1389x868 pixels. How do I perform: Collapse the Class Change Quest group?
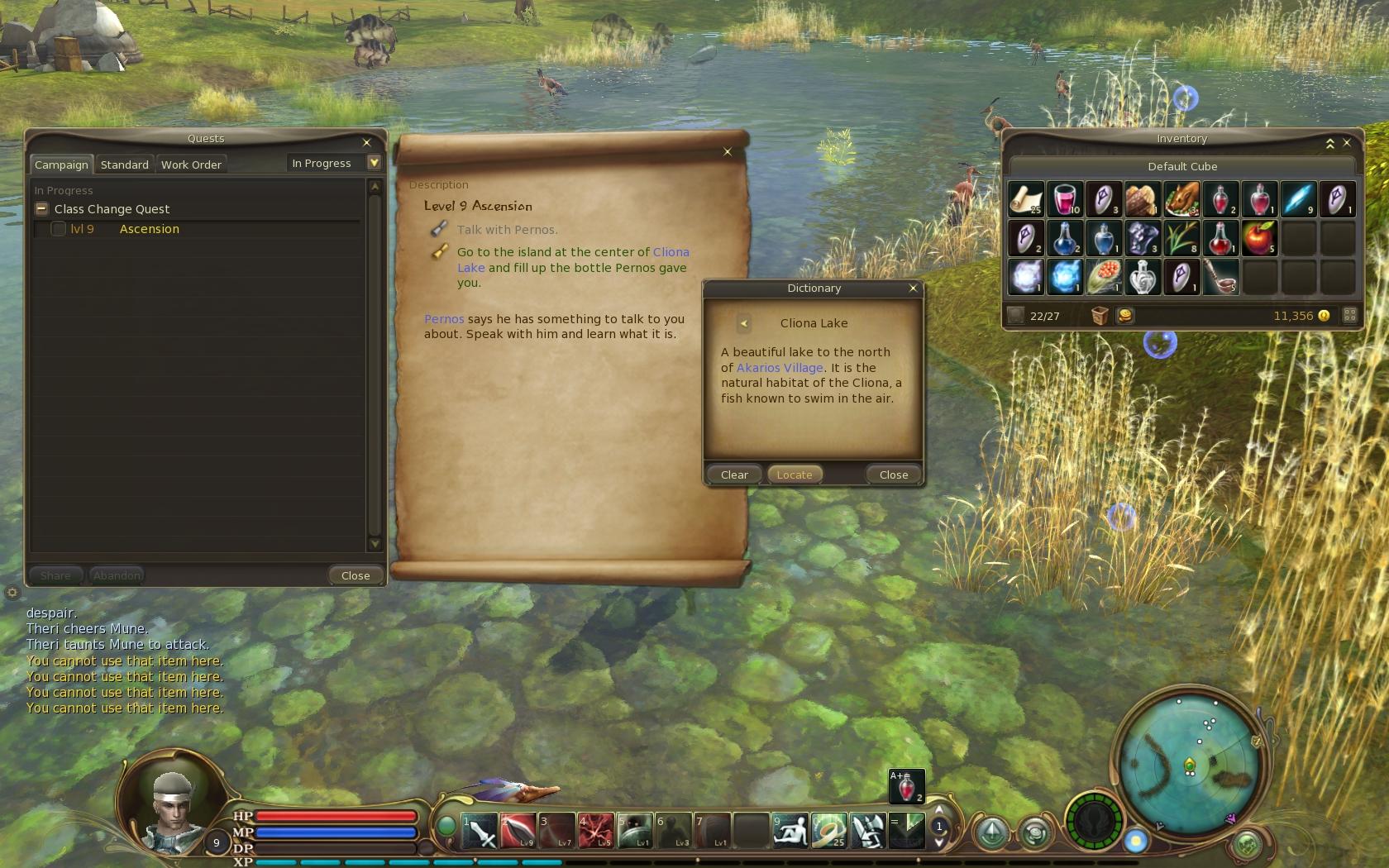click(41, 209)
